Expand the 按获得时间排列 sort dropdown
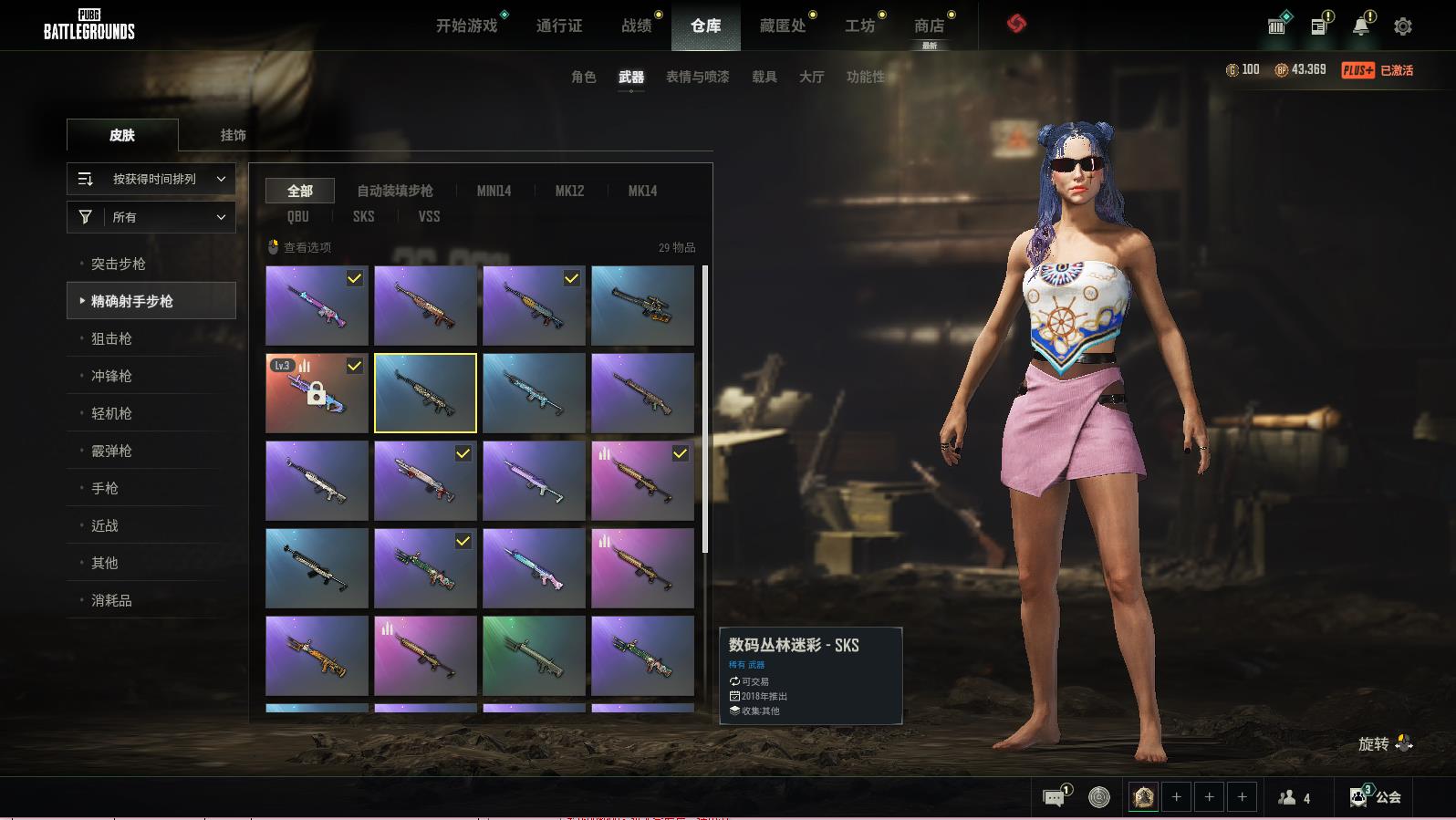This screenshot has height=820, width=1456. (x=151, y=179)
